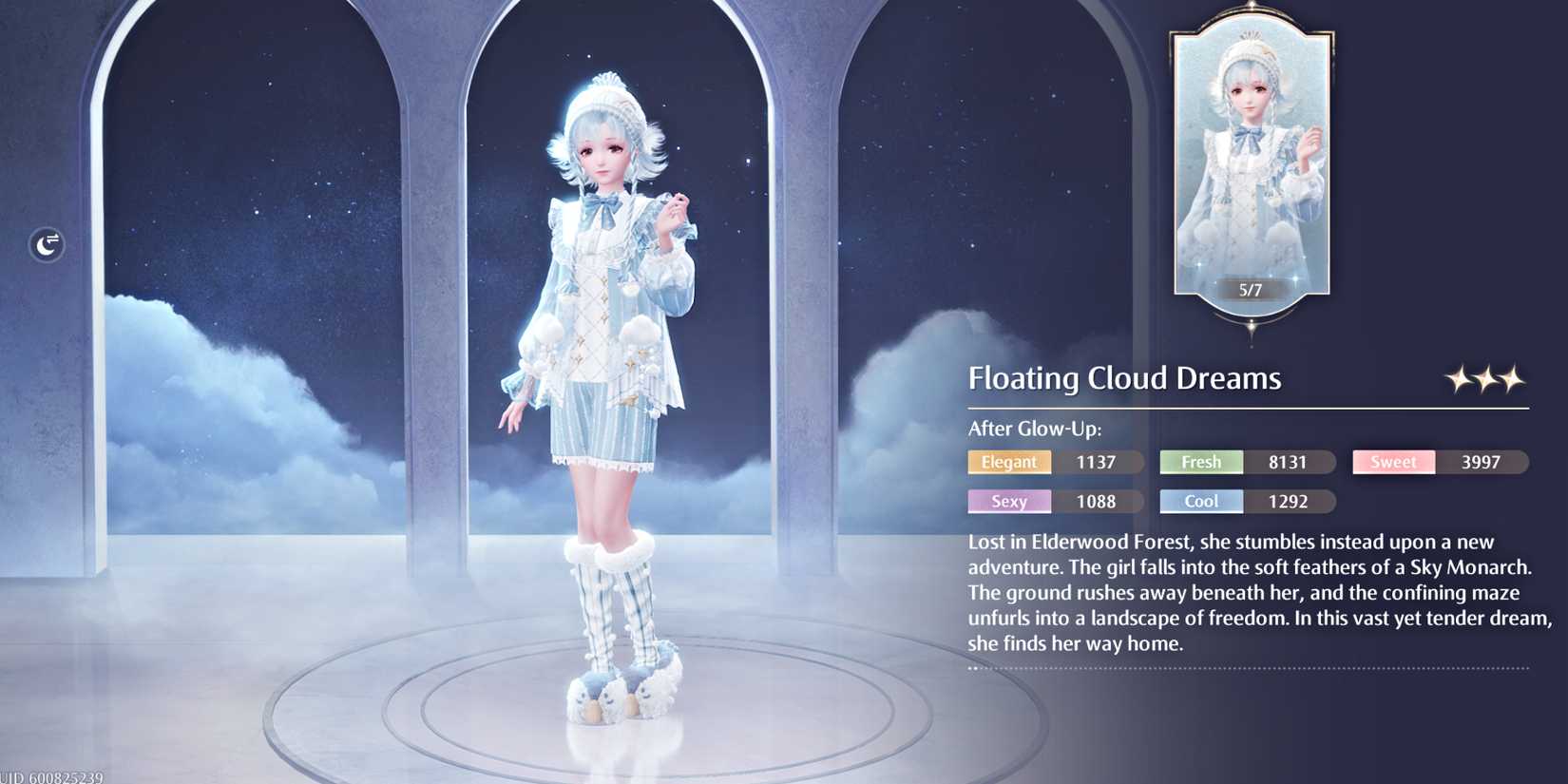Click the Sweet score value 3997
The width and height of the screenshot is (1568, 784).
(1482, 462)
